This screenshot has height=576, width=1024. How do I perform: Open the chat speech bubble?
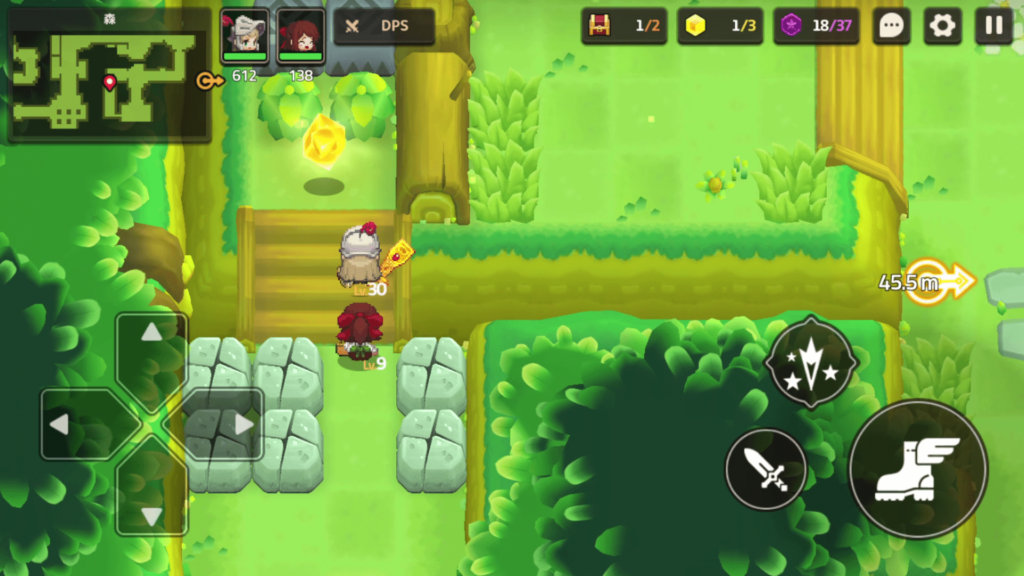(x=891, y=26)
